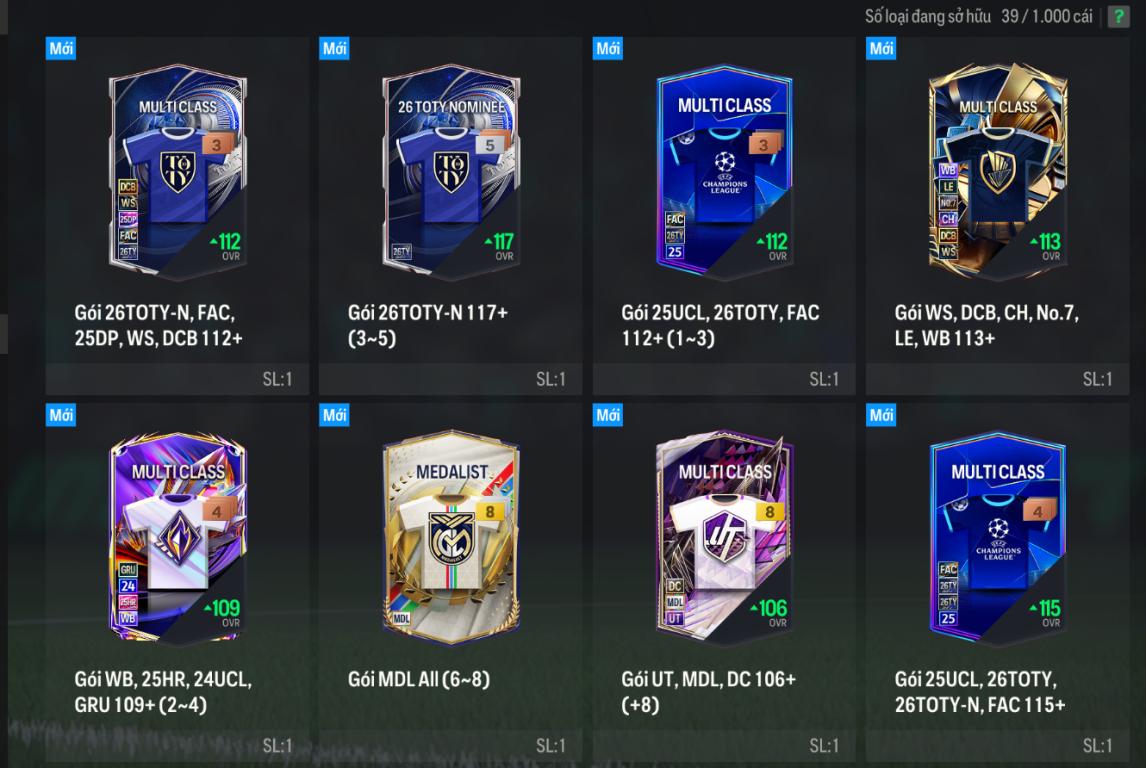This screenshot has height=768, width=1146.
Task: Click the green question mark help icon
Action: tap(1118, 17)
